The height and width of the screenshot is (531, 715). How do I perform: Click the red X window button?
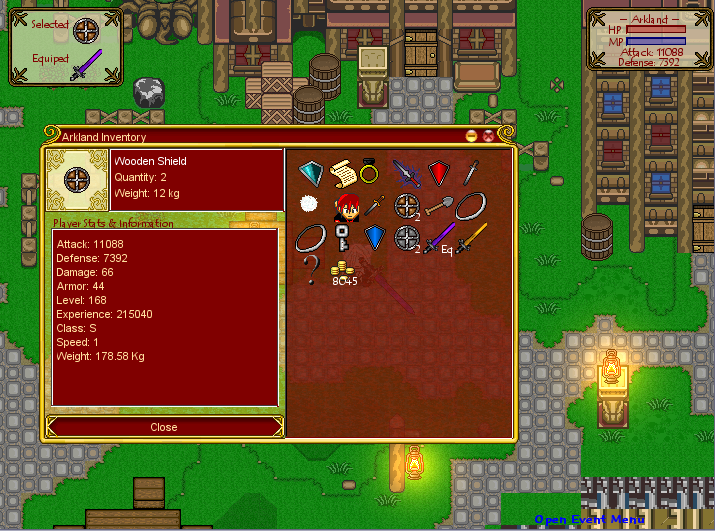pos(488,136)
